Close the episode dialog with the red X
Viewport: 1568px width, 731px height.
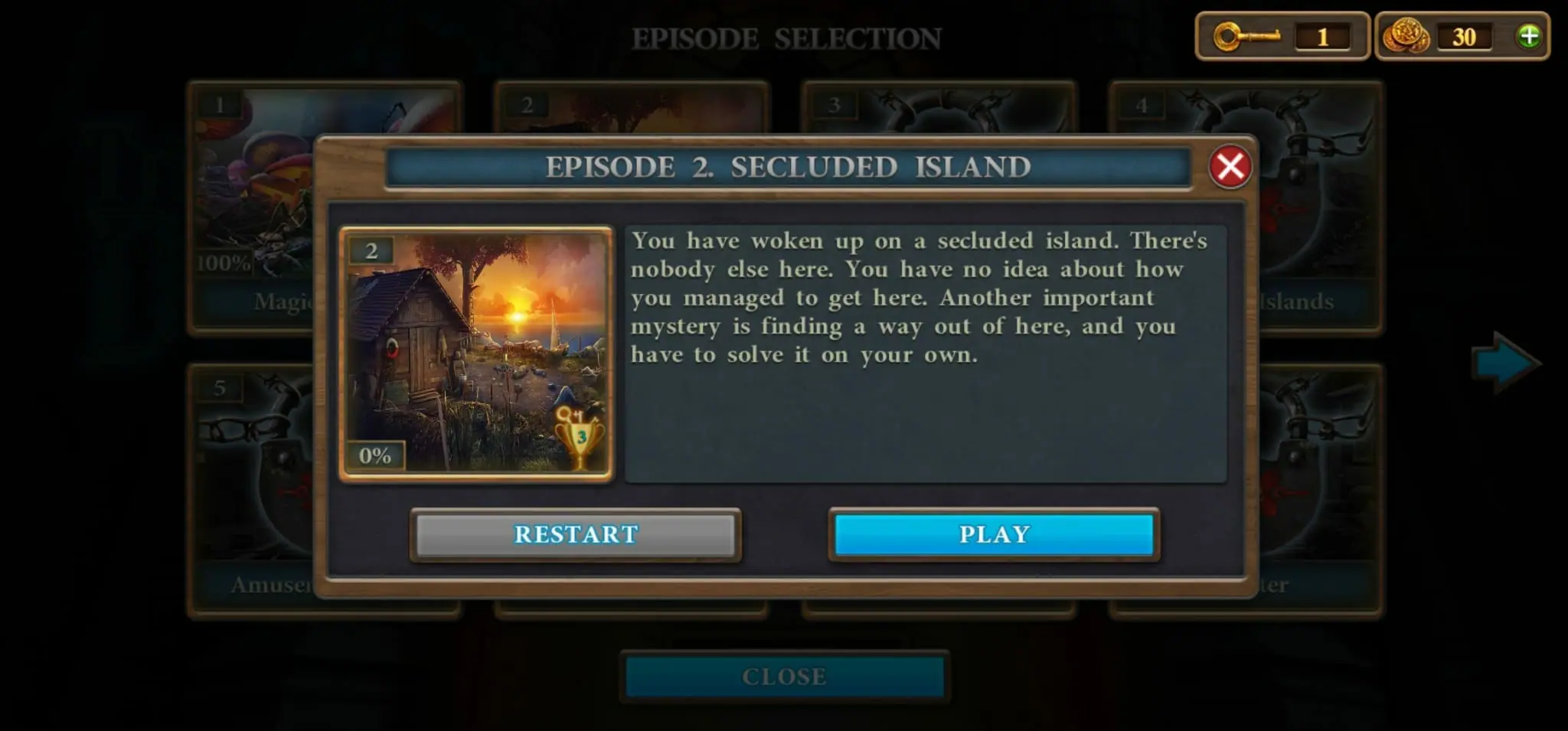pos(1230,166)
